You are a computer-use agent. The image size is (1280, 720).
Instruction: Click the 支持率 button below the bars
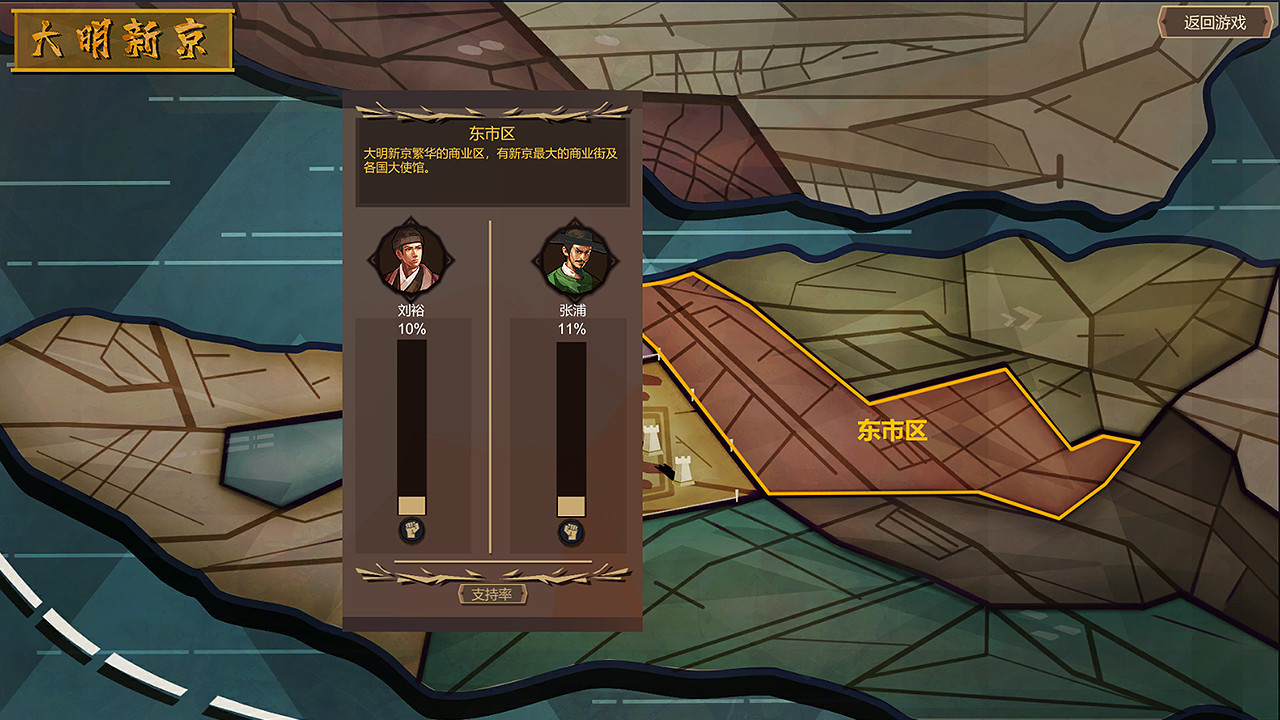[494, 592]
